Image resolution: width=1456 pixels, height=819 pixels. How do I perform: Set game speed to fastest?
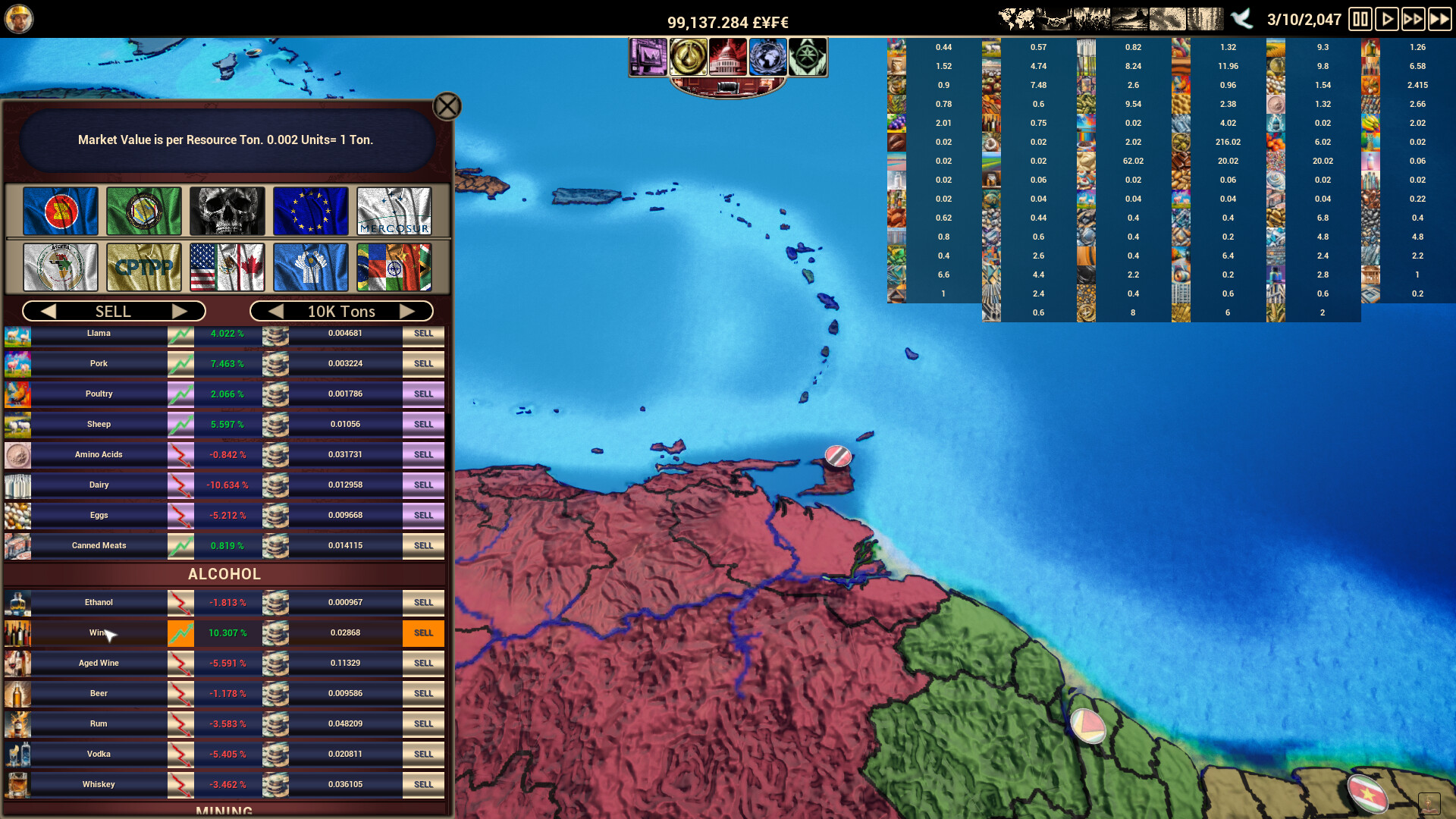(x=1440, y=20)
